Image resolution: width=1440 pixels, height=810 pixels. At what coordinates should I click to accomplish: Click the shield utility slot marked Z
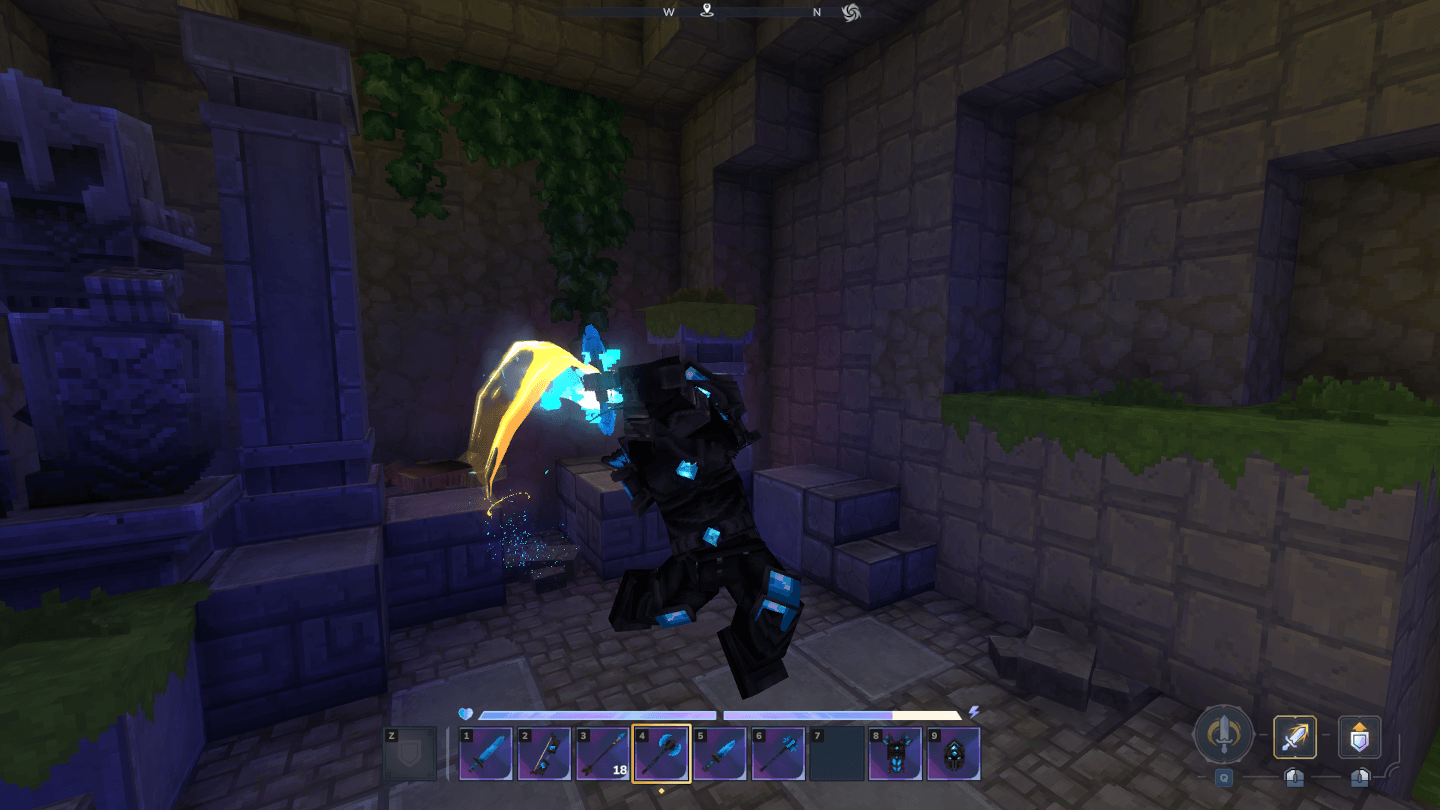pyautogui.click(x=410, y=754)
